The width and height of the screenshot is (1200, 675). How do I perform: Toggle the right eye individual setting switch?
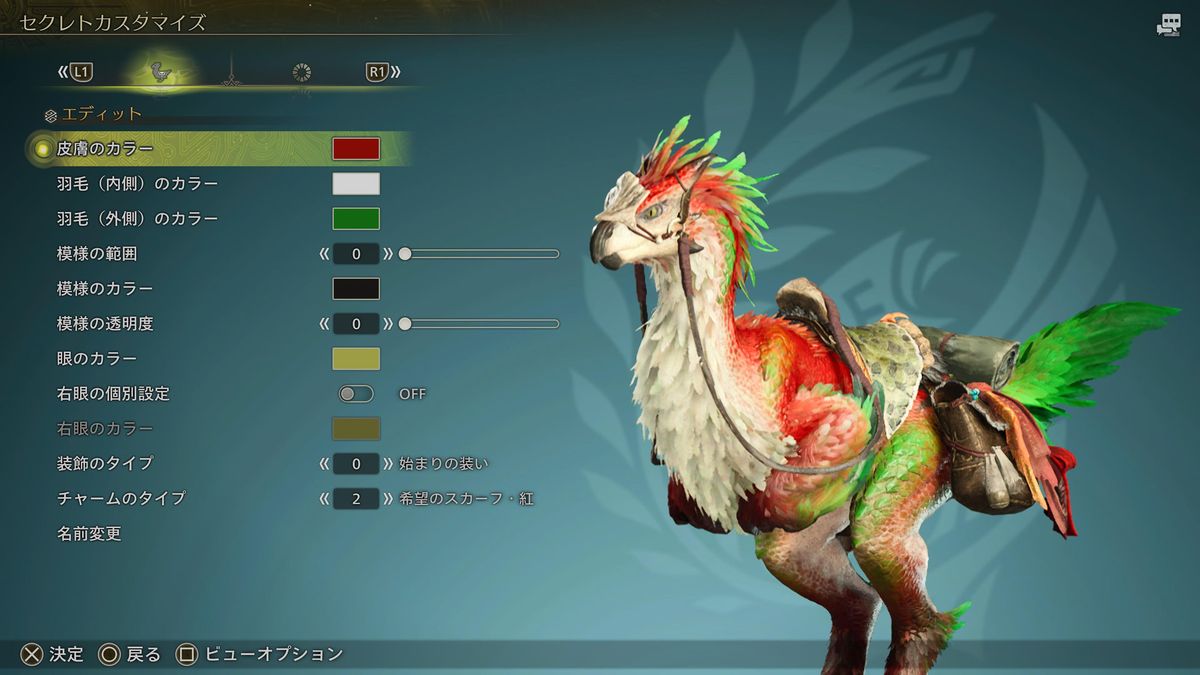pos(356,394)
